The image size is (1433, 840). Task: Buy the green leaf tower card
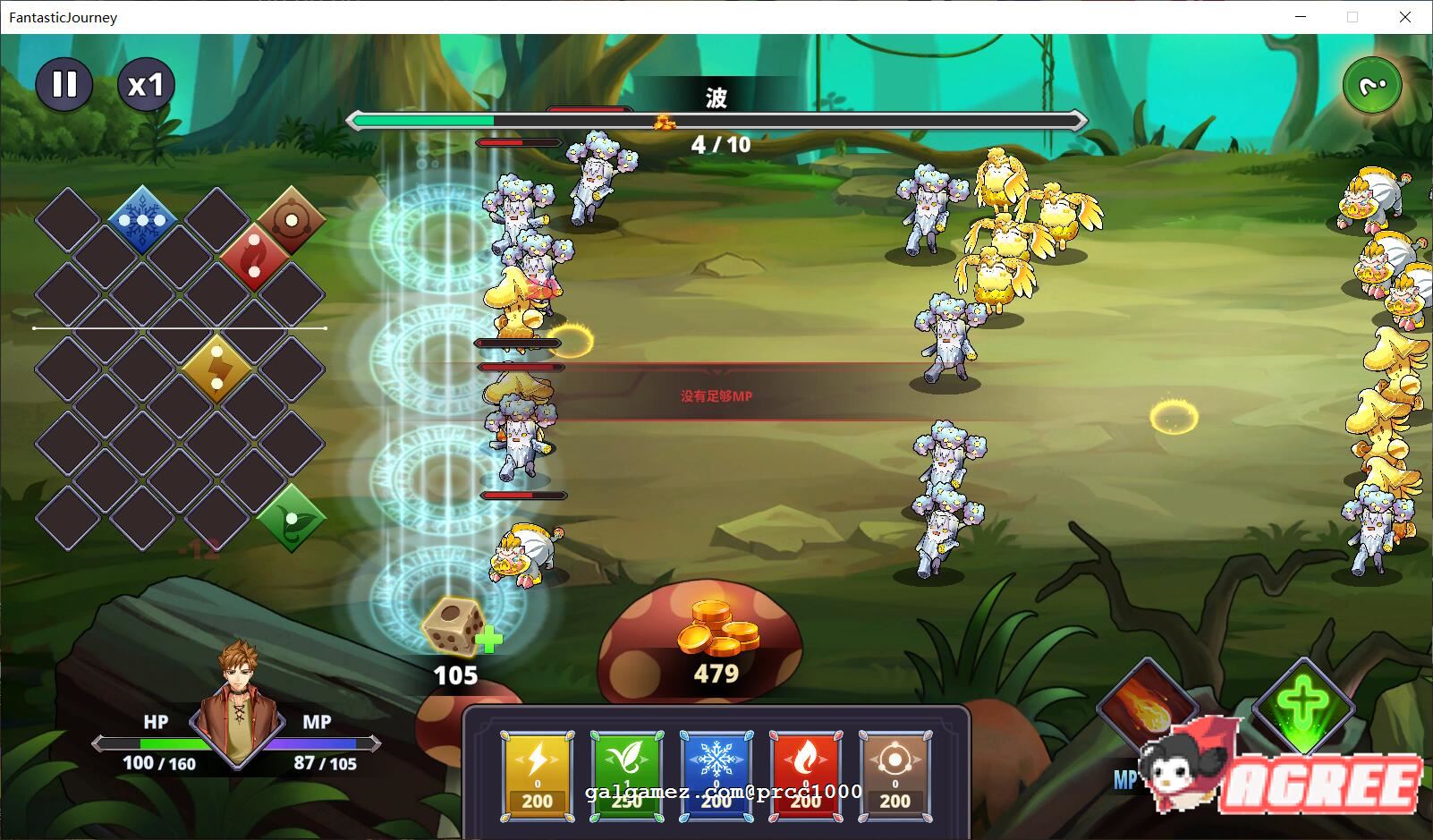coord(626,775)
